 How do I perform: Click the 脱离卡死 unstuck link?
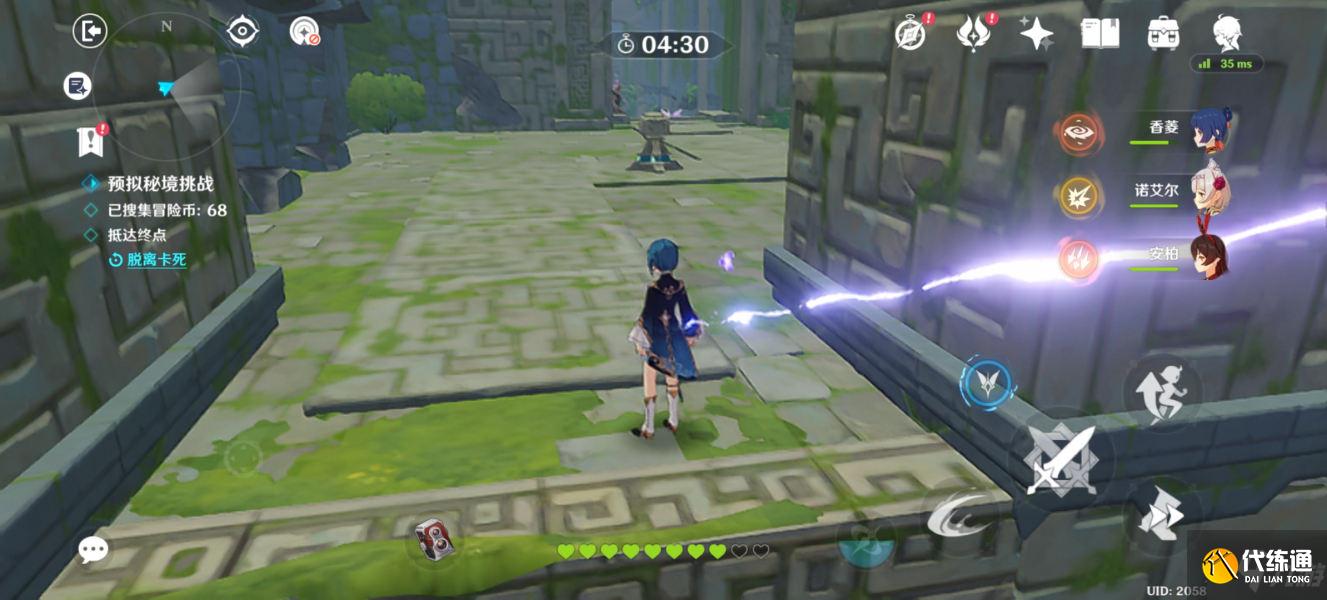coord(156,260)
